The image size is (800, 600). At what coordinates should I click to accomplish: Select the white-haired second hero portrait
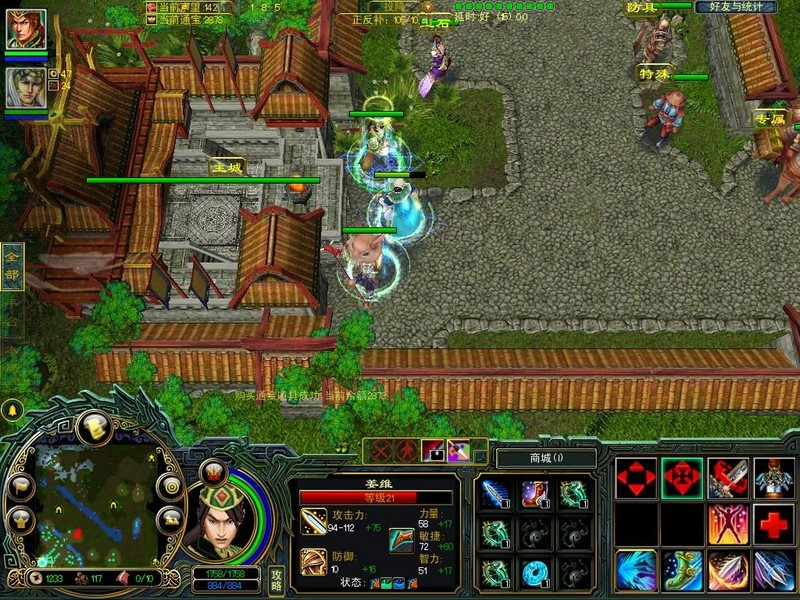pos(26,87)
